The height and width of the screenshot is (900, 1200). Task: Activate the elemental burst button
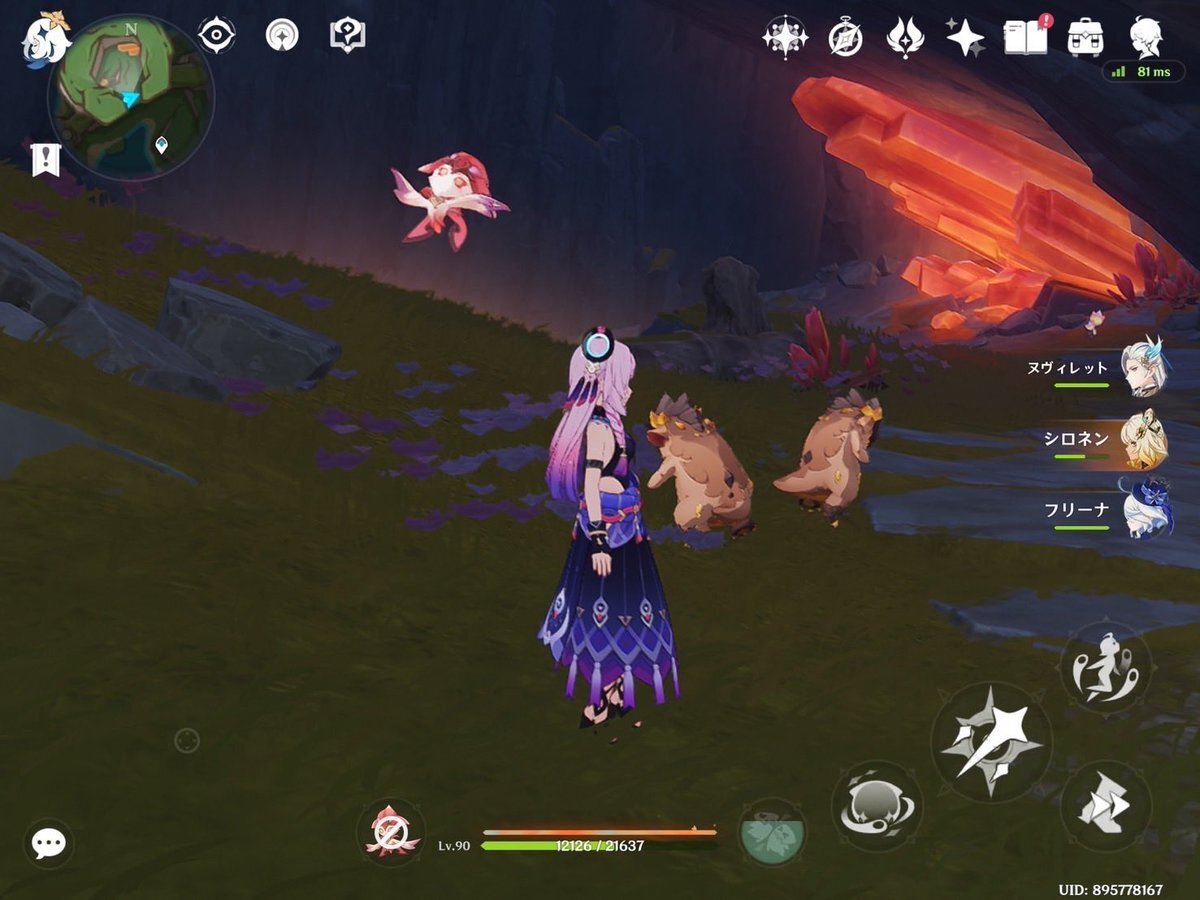[x=771, y=832]
